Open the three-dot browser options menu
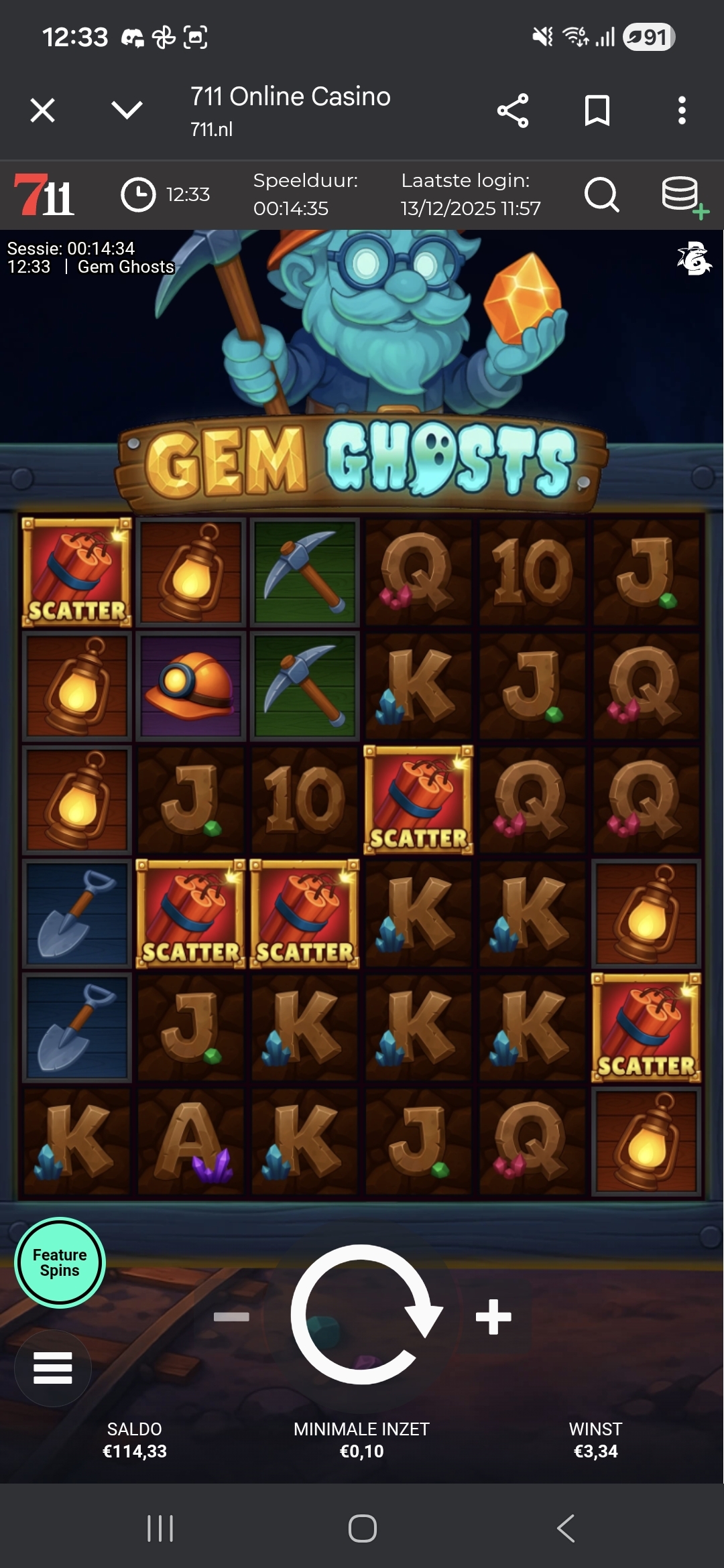The width and height of the screenshot is (724, 1568). tap(682, 111)
